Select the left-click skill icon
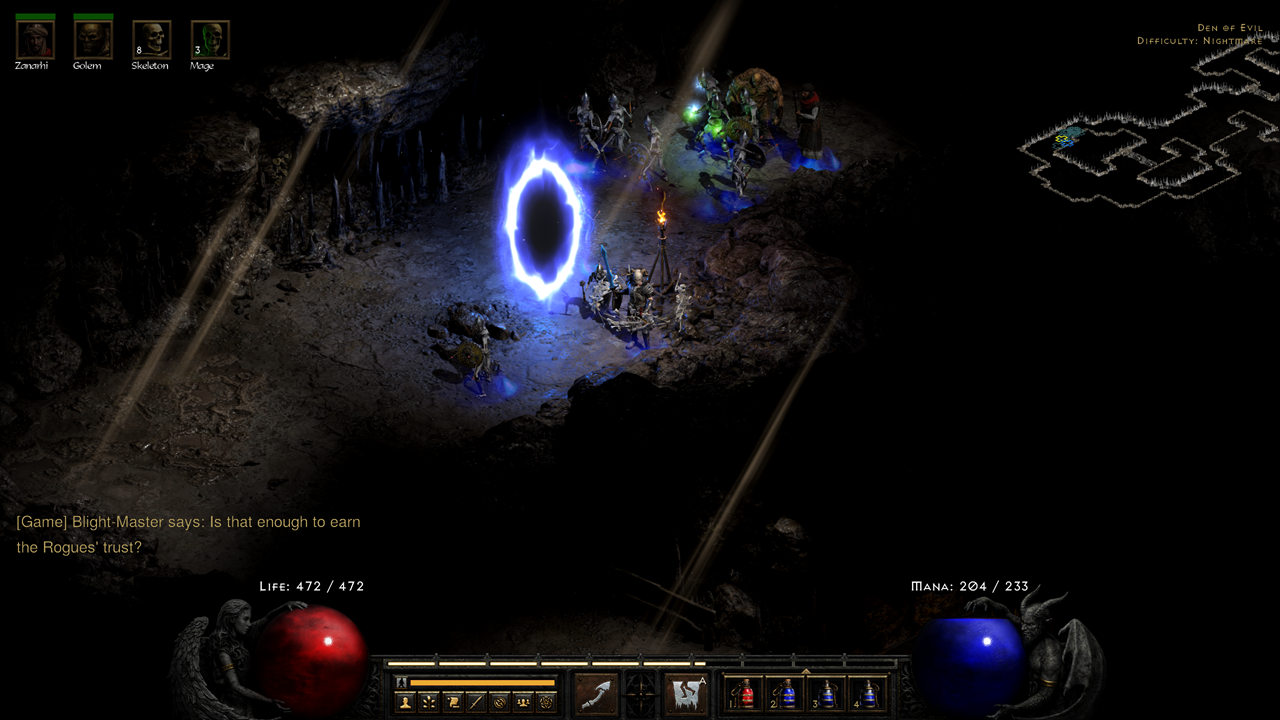The image size is (1280, 720). point(596,694)
